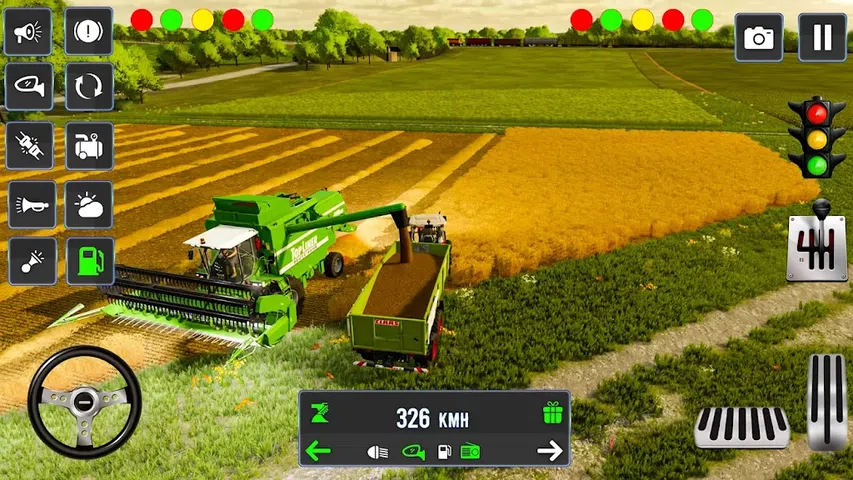Activate the tank trailer attach button

pos(89,146)
